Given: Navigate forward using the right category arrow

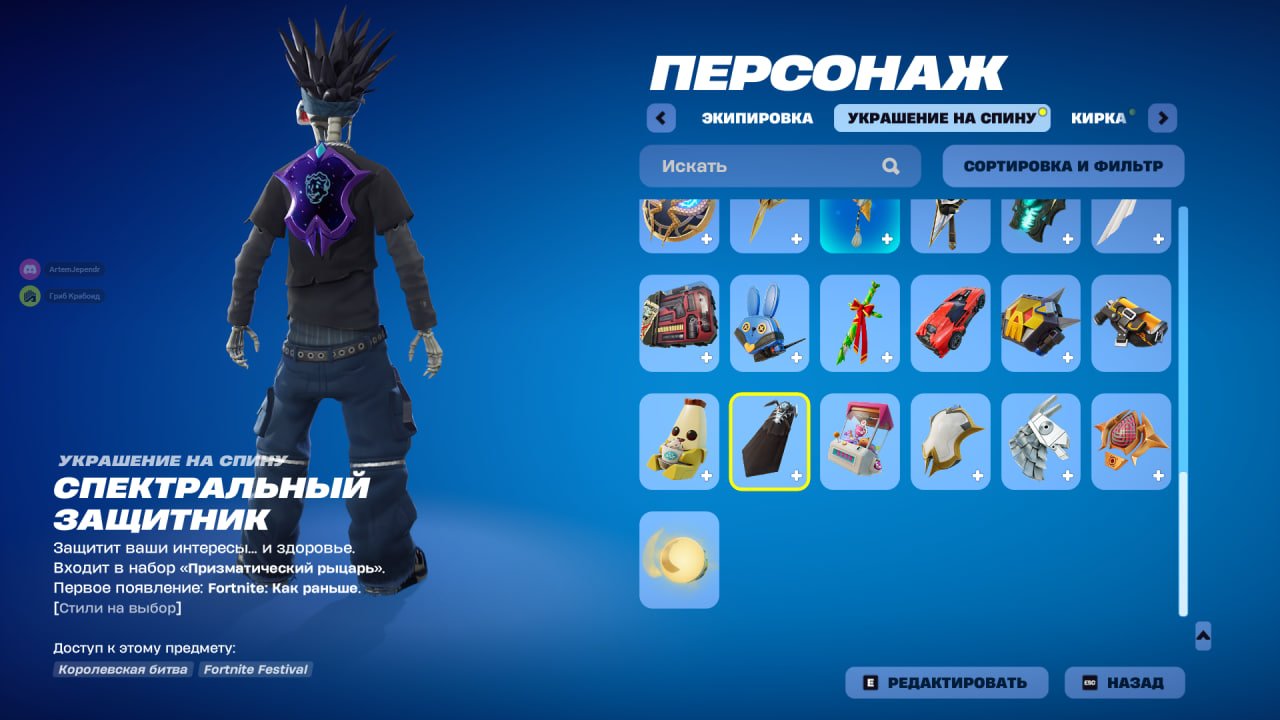Looking at the screenshot, I should [1162, 117].
